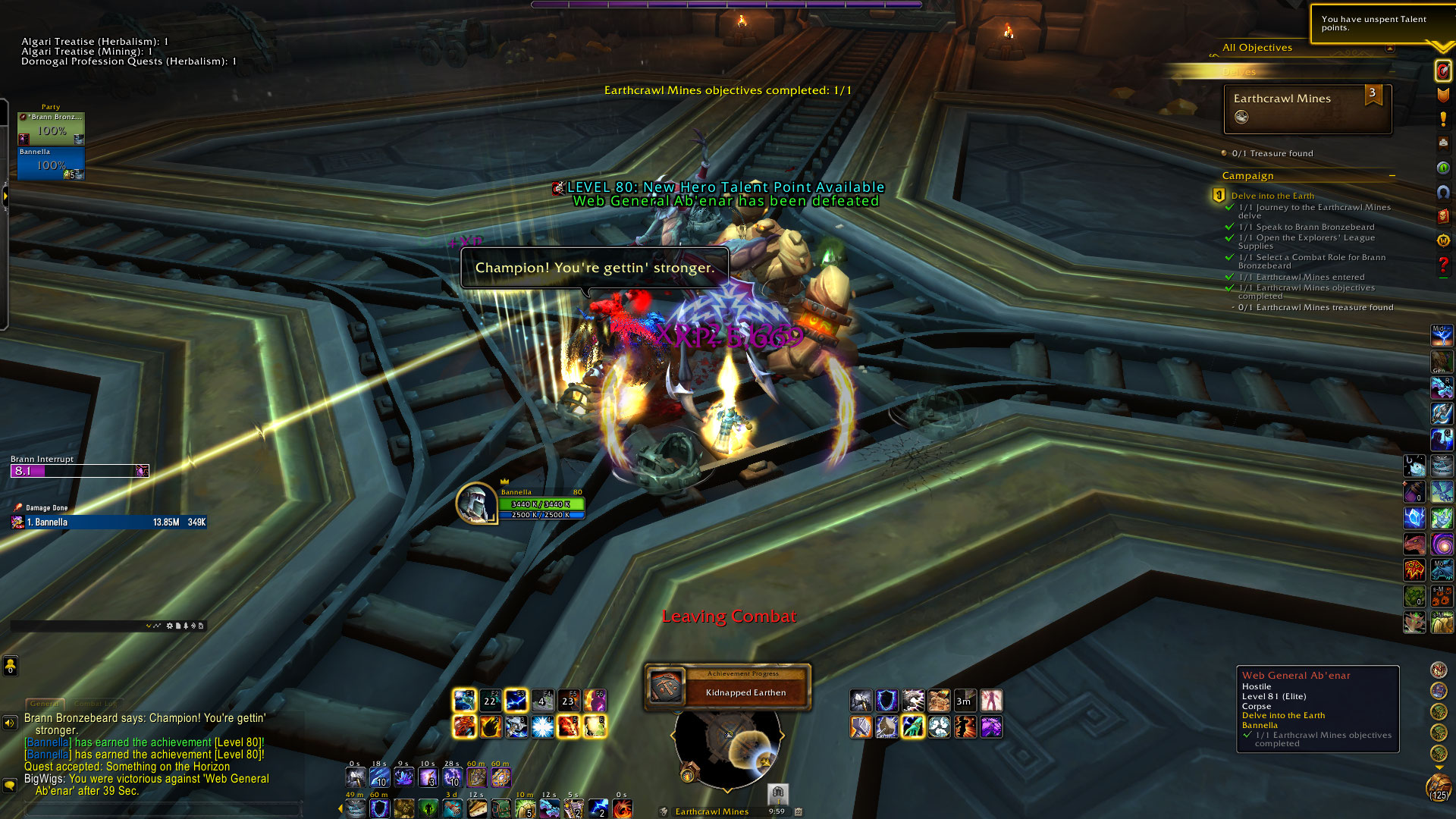Click the Bannella player portrait
This screenshot has height=819, width=1456.
(x=475, y=503)
